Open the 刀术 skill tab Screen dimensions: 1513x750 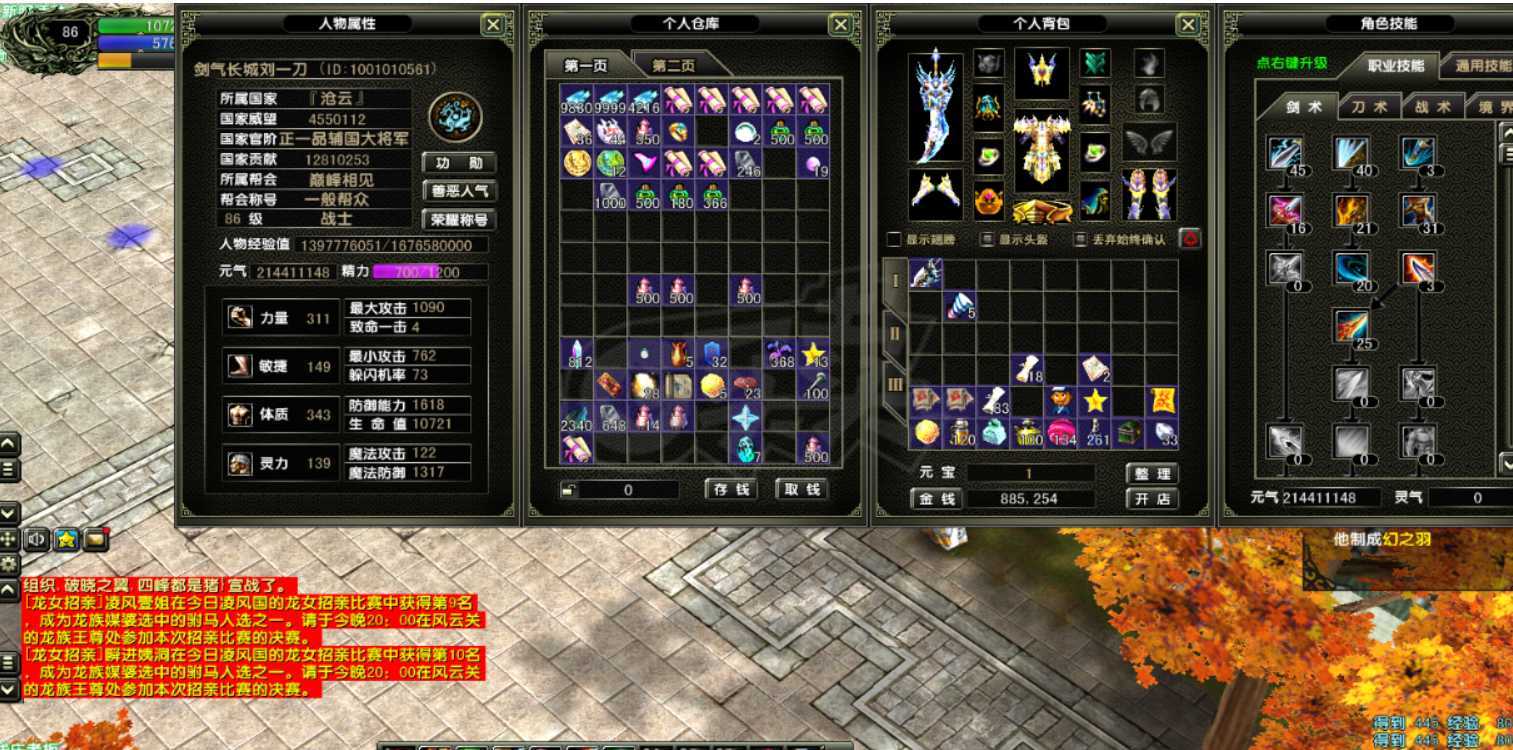1373,104
